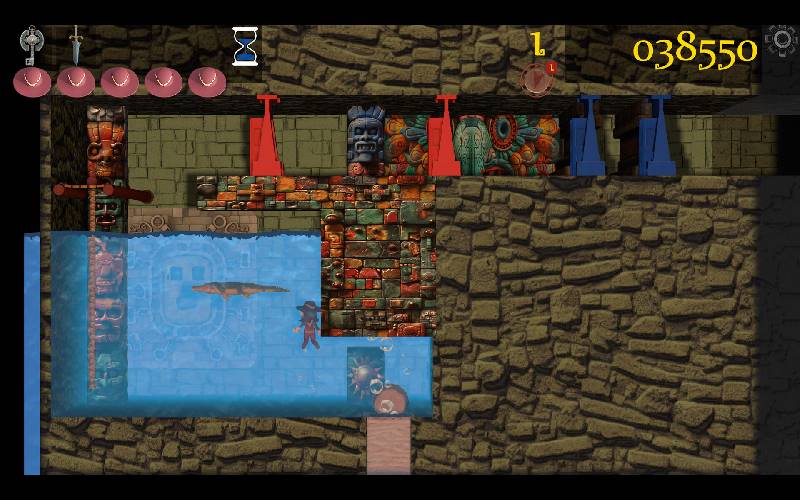800x500 pixels.
Task: Select the sword inventory item
Action: click(x=75, y=45)
